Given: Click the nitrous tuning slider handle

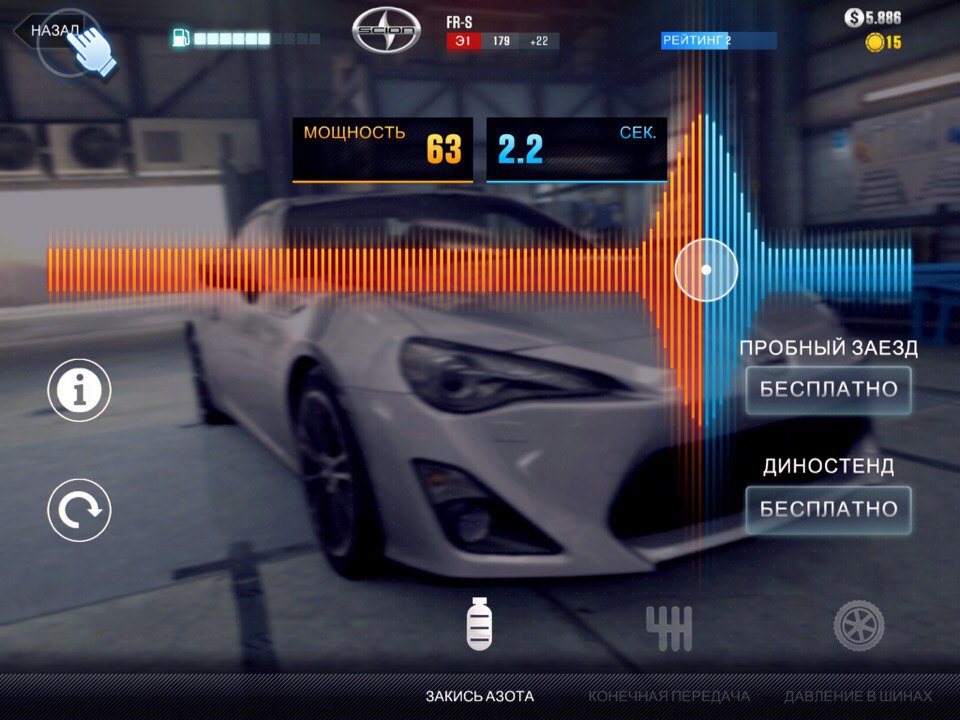Looking at the screenshot, I should coord(706,270).
